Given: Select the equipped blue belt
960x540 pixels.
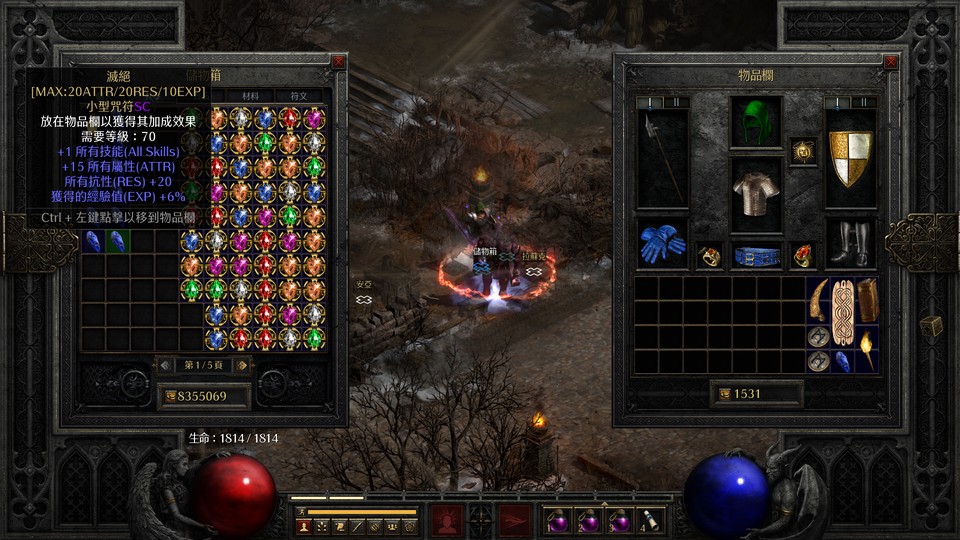Looking at the screenshot, I should point(756,256).
